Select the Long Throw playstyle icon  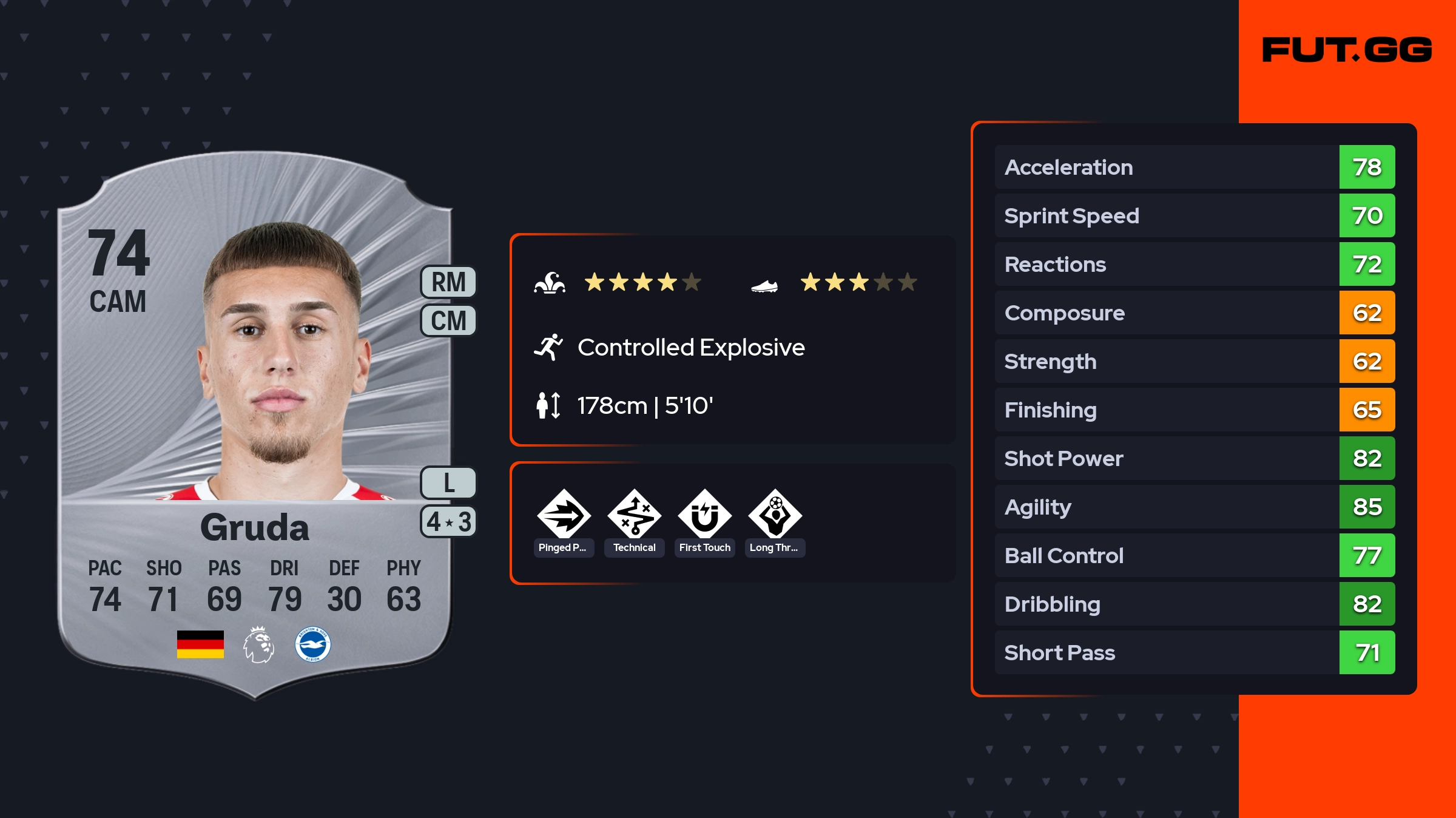point(775,515)
